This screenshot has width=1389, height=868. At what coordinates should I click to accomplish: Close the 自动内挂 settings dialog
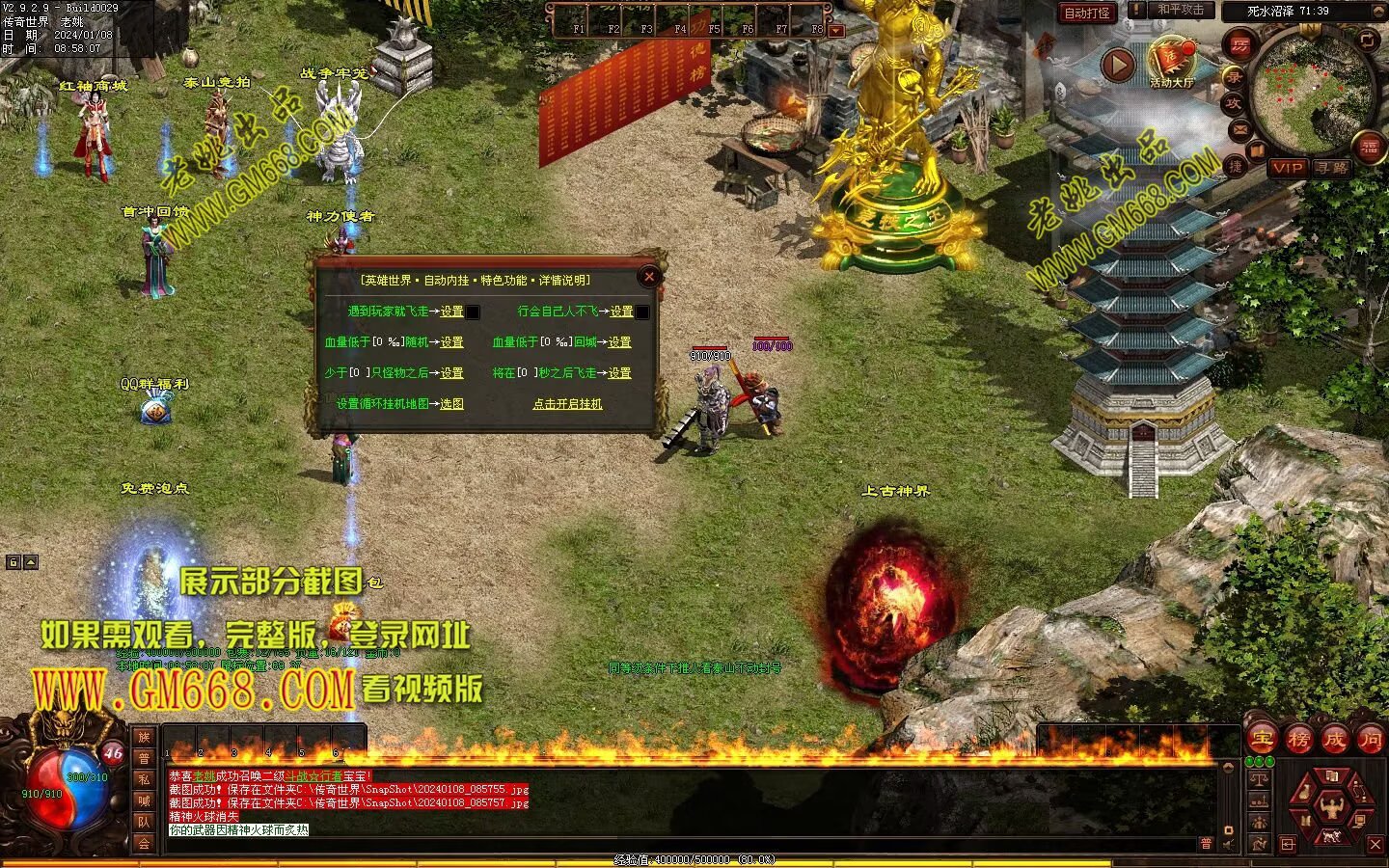pos(649,277)
